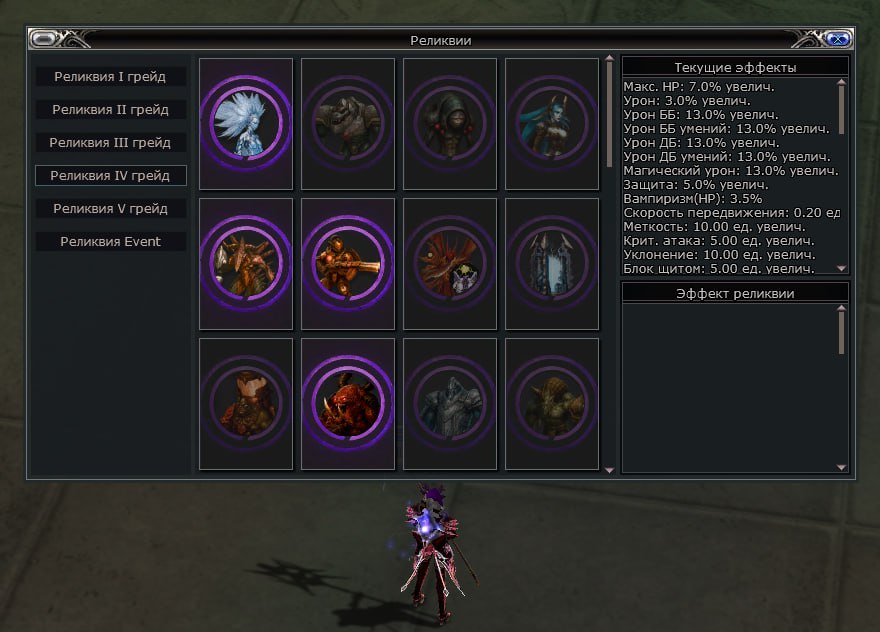Switch to Реликвия I грейд tab

pyautogui.click(x=110, y=76)
